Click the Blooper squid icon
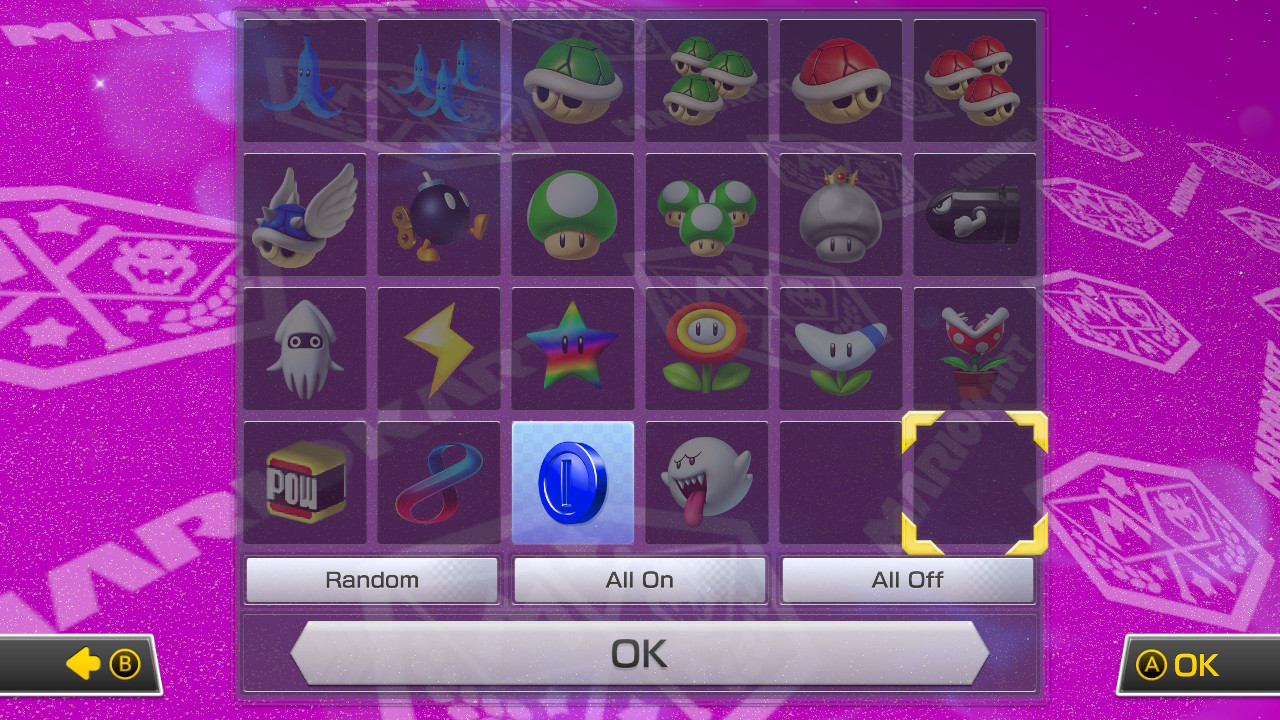The width and height of the screenshot is (1280, 720). point(304,348)
